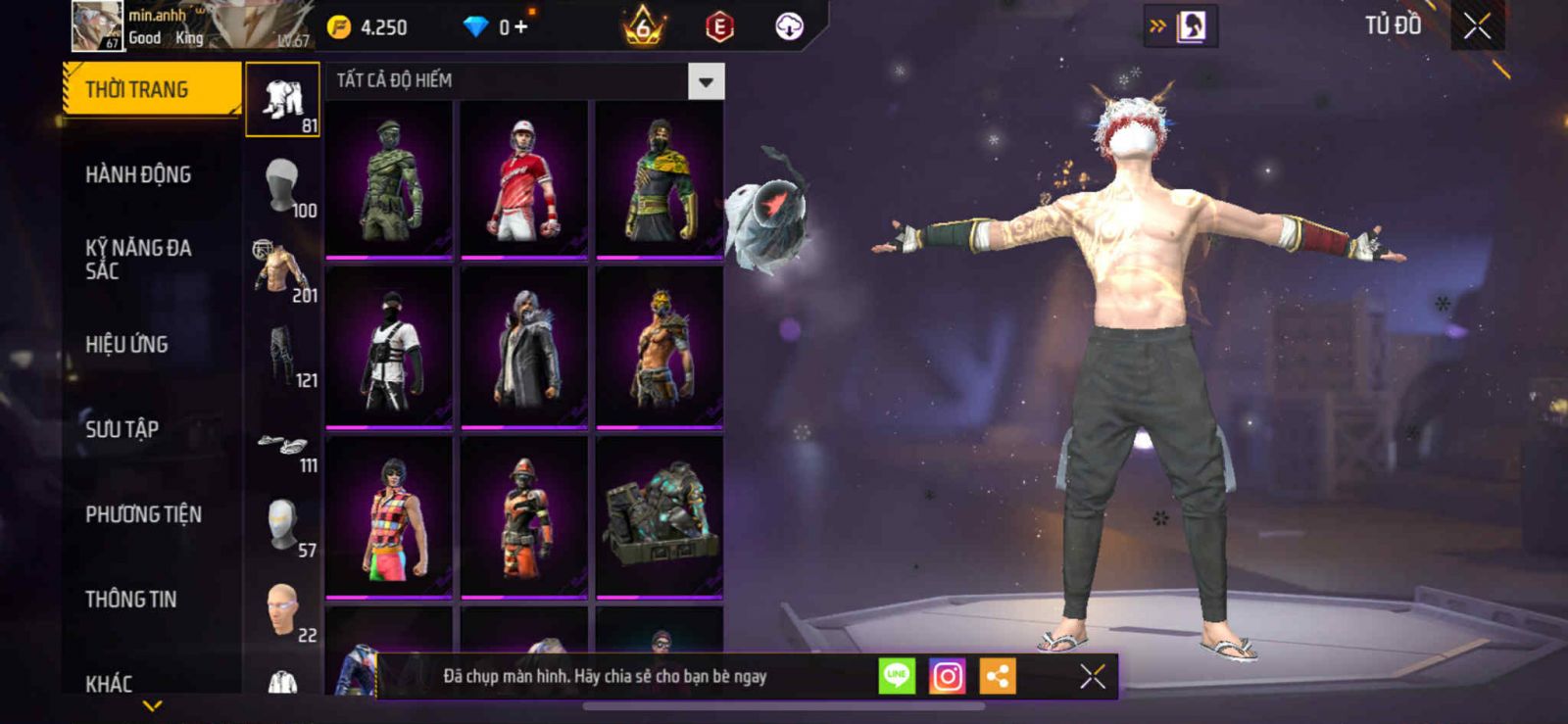Choose the red and white baseball outfit
Viewport: 1568px width, 724px height.
tap(524, 180)
